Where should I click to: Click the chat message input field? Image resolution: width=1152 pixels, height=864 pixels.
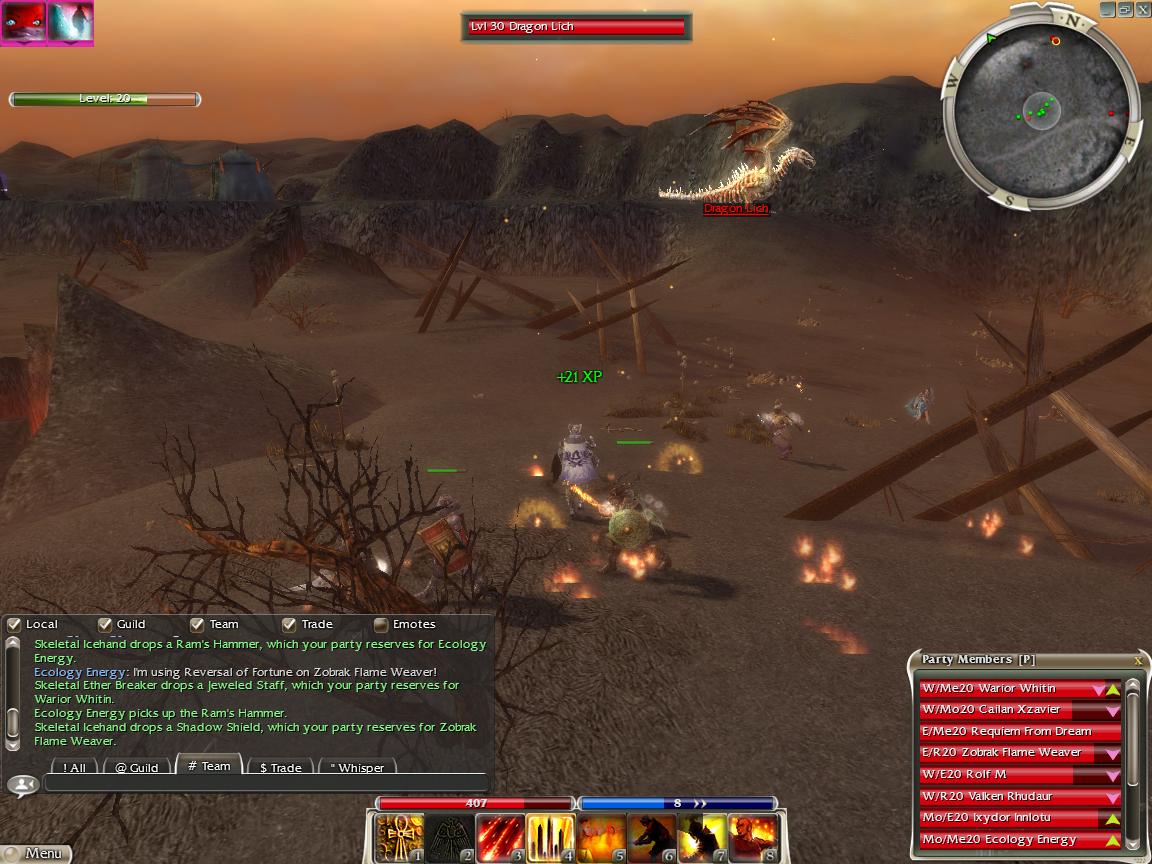pyautogui.click(x=265, y=783)
